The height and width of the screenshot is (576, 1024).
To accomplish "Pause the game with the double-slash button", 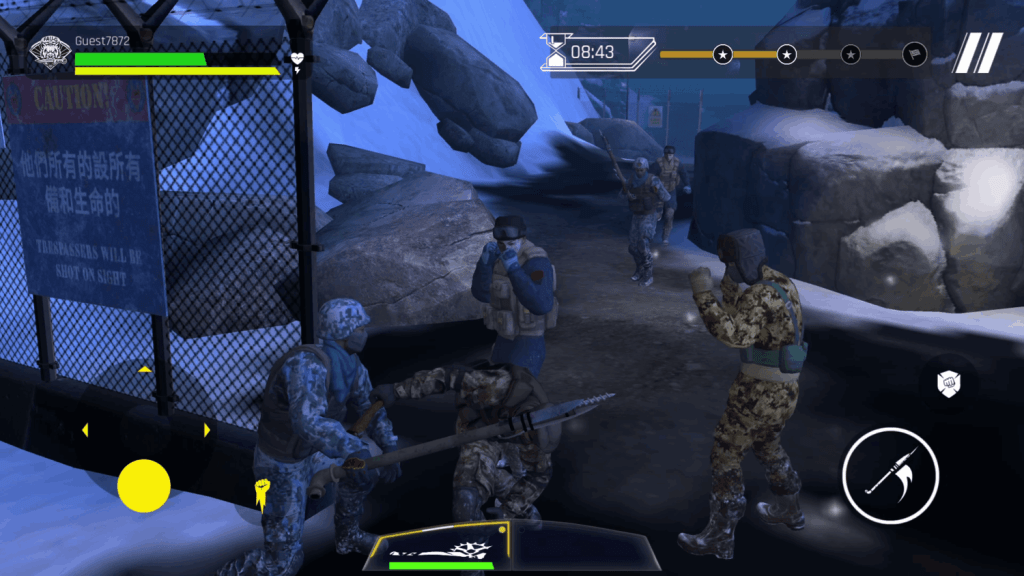I will pos(977,53).
